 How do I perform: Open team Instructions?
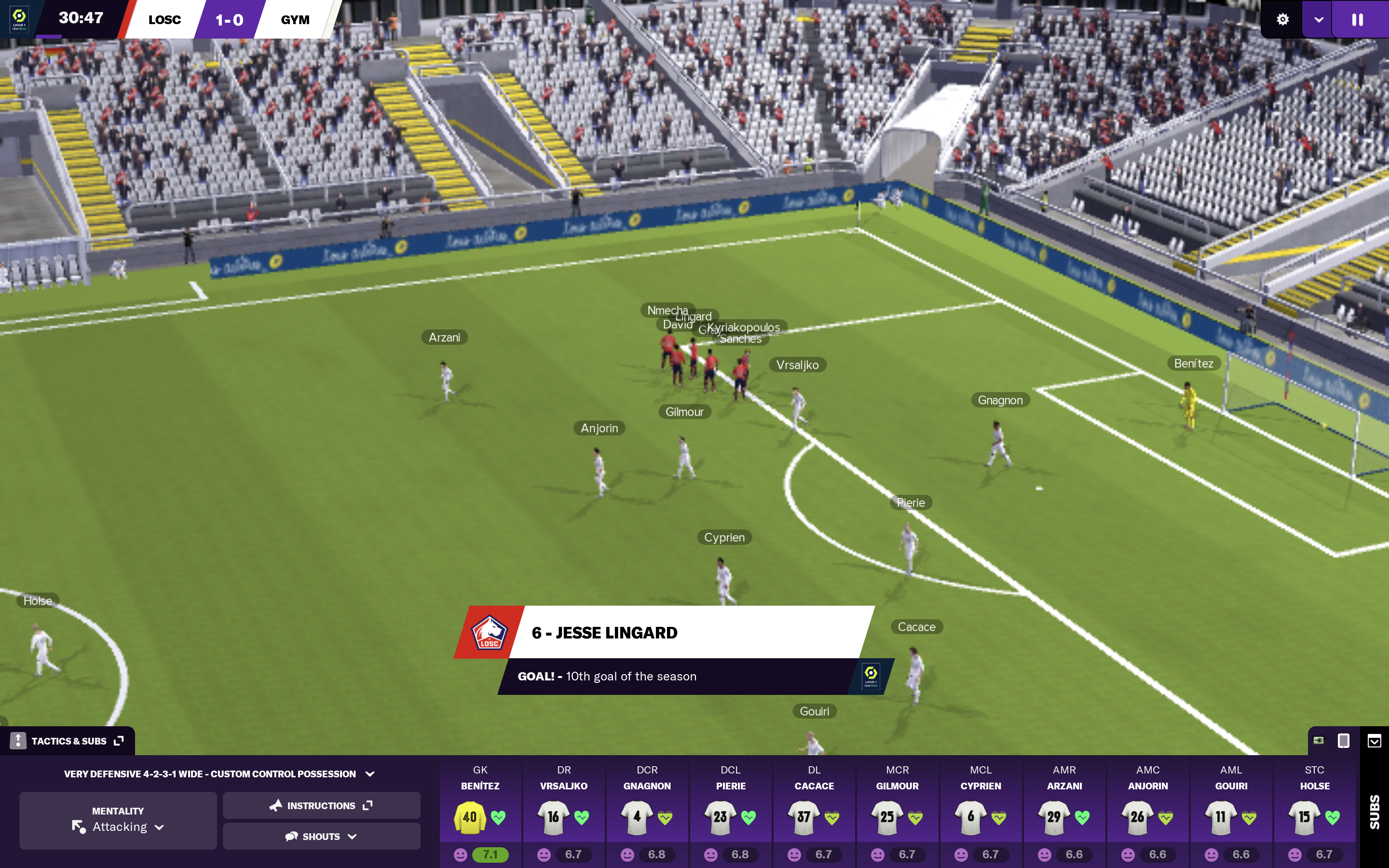(x=321, y=805)
